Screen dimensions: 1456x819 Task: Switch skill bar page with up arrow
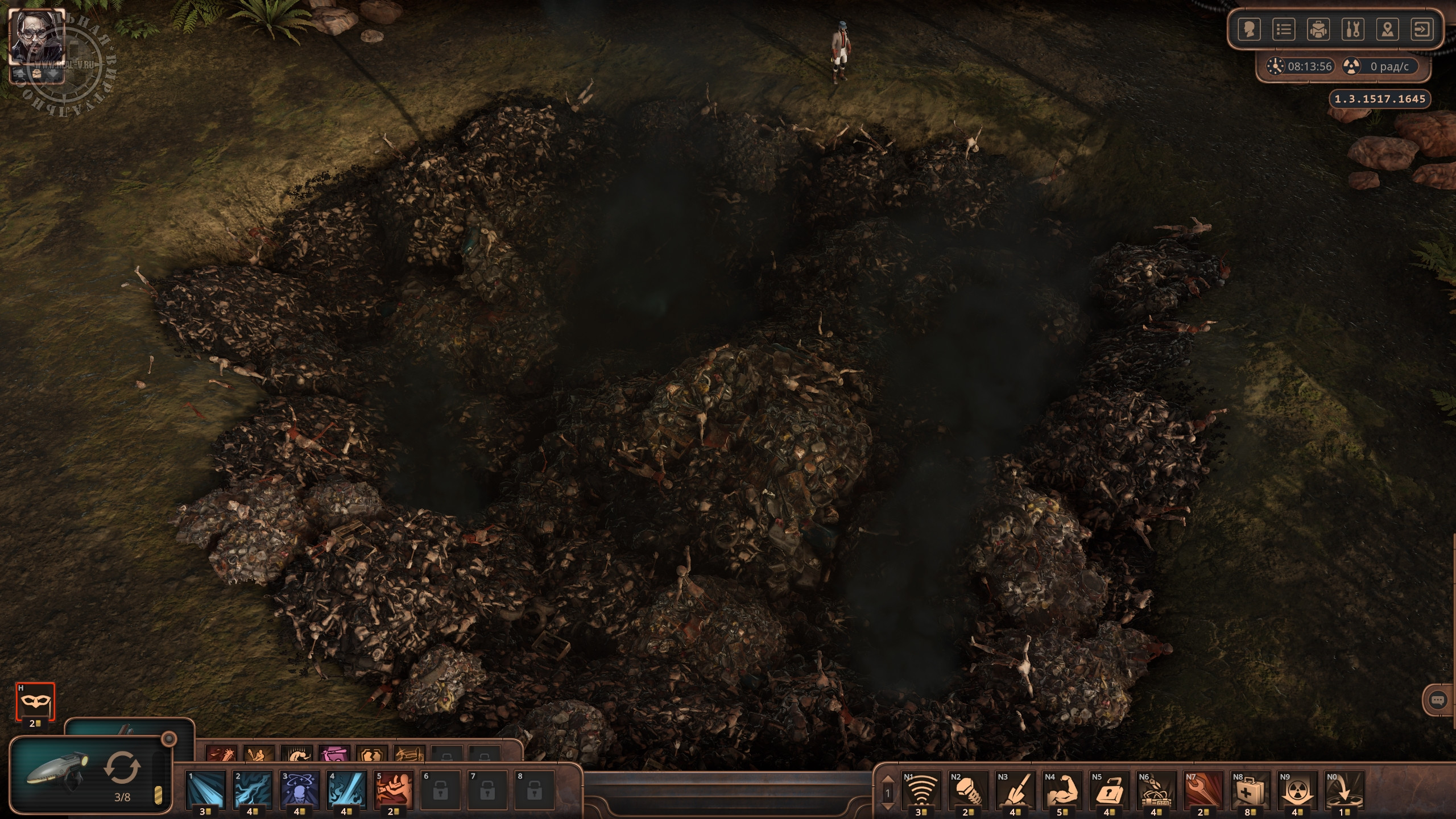pos(888,779)
